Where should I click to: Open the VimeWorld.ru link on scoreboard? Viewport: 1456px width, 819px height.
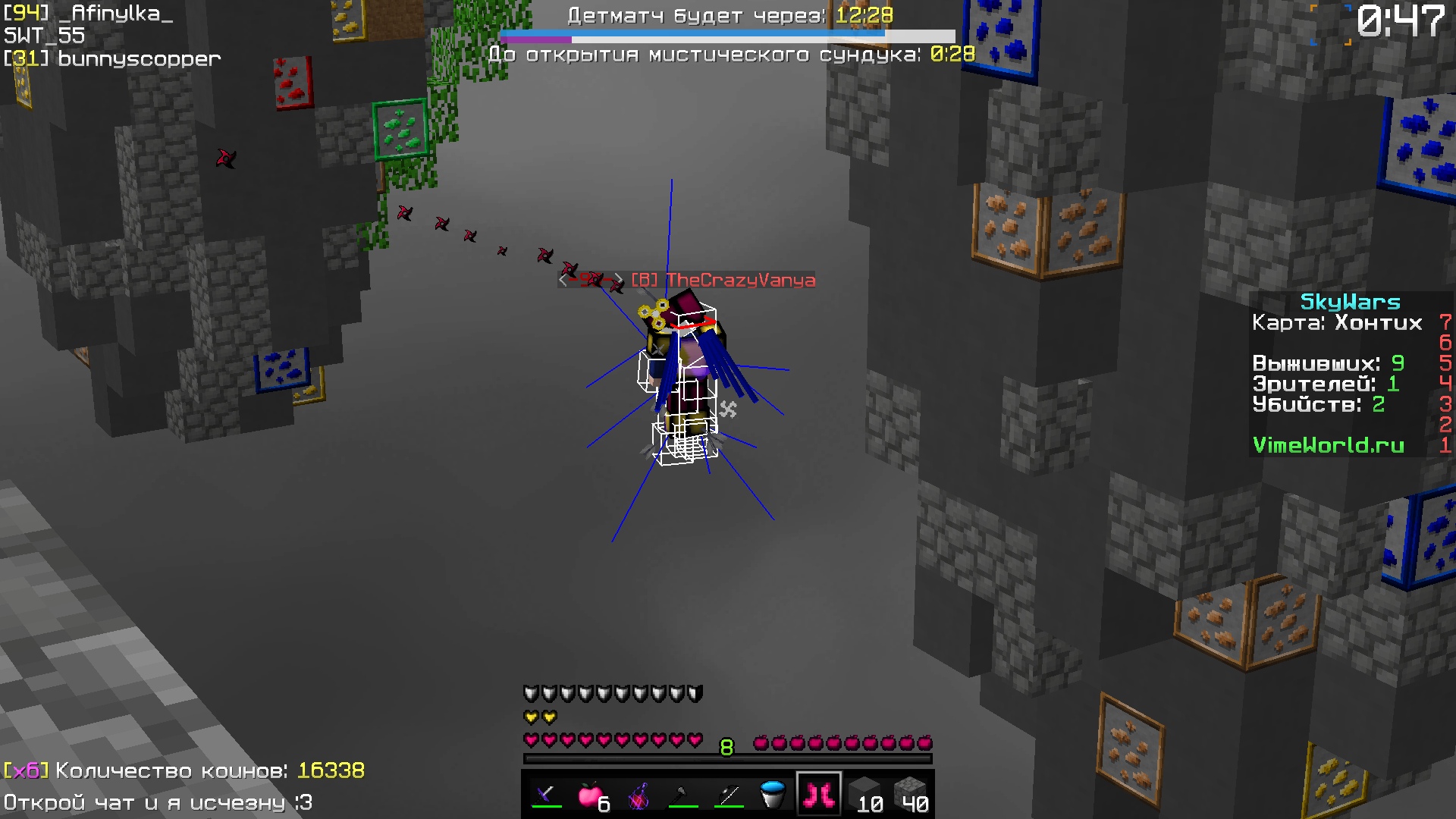point(1326,446)
